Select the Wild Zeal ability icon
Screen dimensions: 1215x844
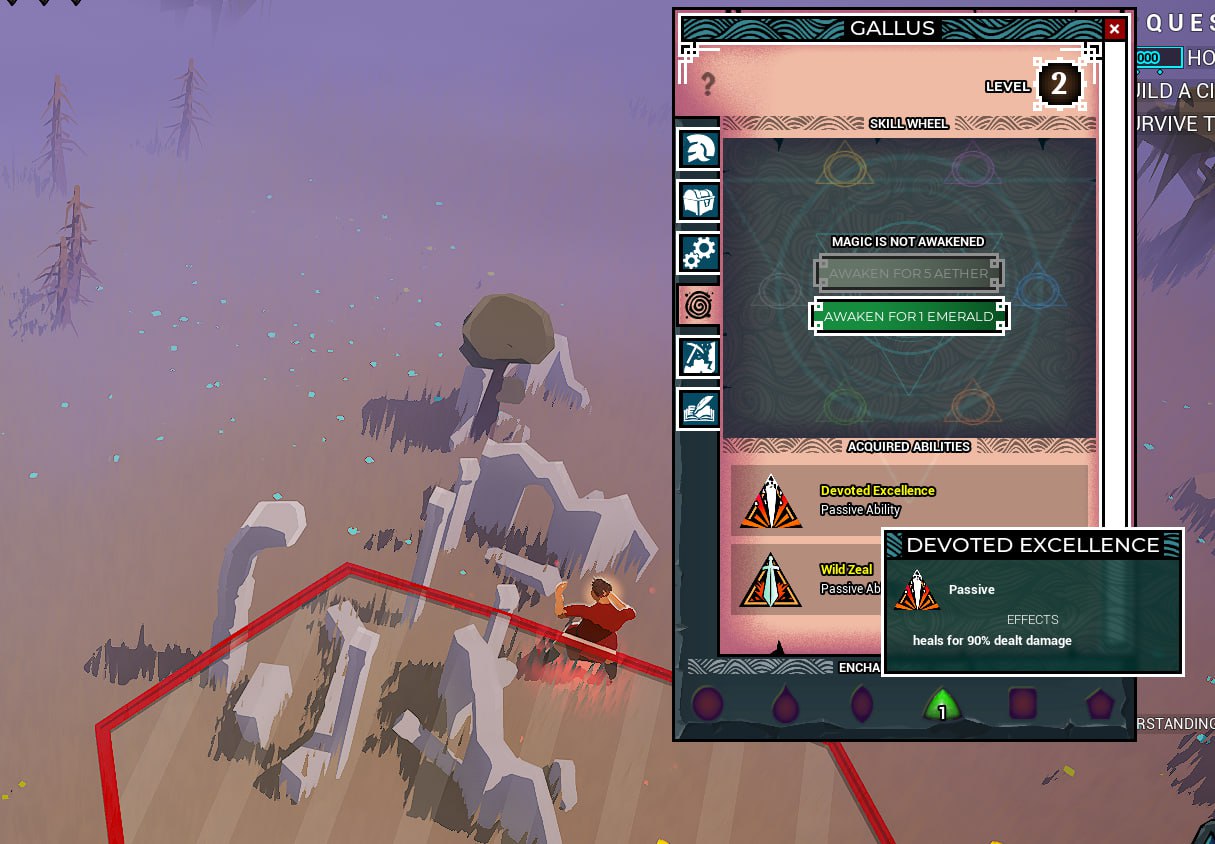(x=771, y=580)
